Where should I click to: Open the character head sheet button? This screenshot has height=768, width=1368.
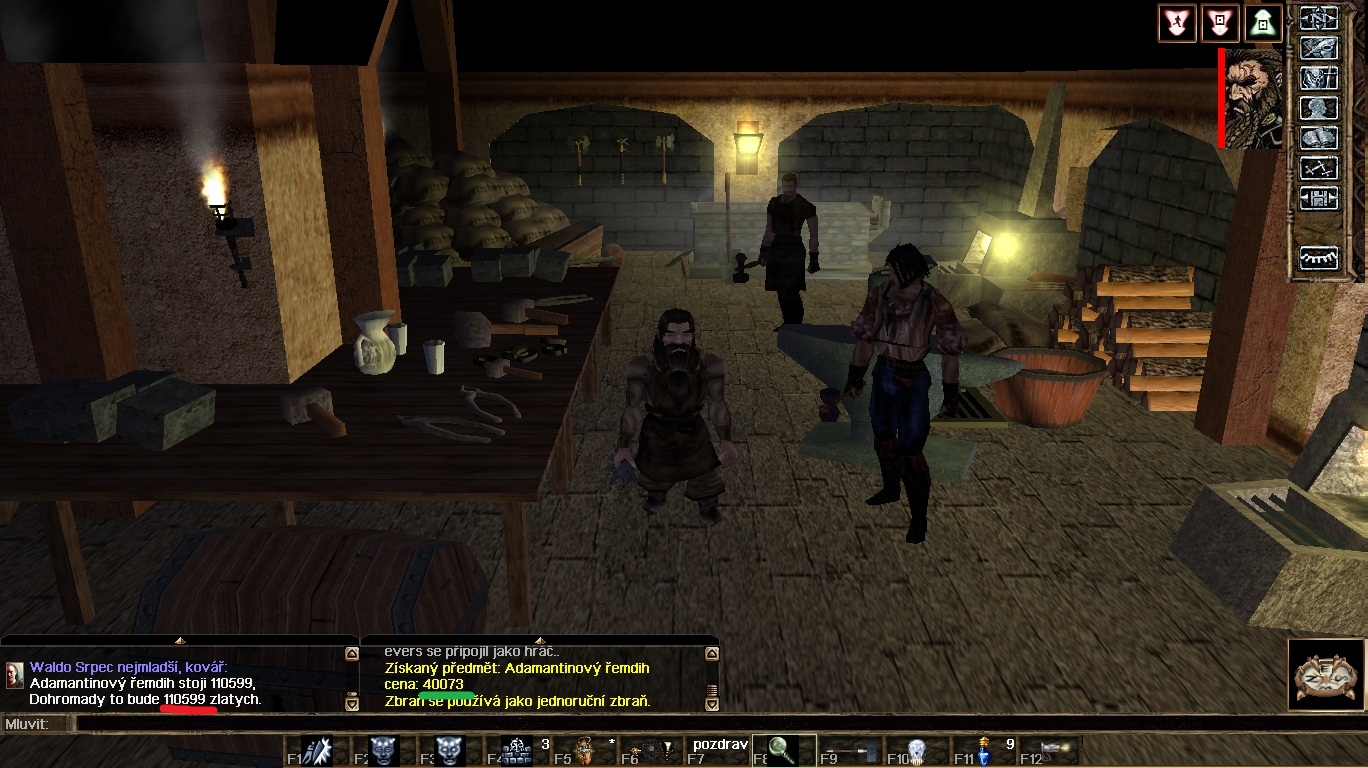point(1318,108)
